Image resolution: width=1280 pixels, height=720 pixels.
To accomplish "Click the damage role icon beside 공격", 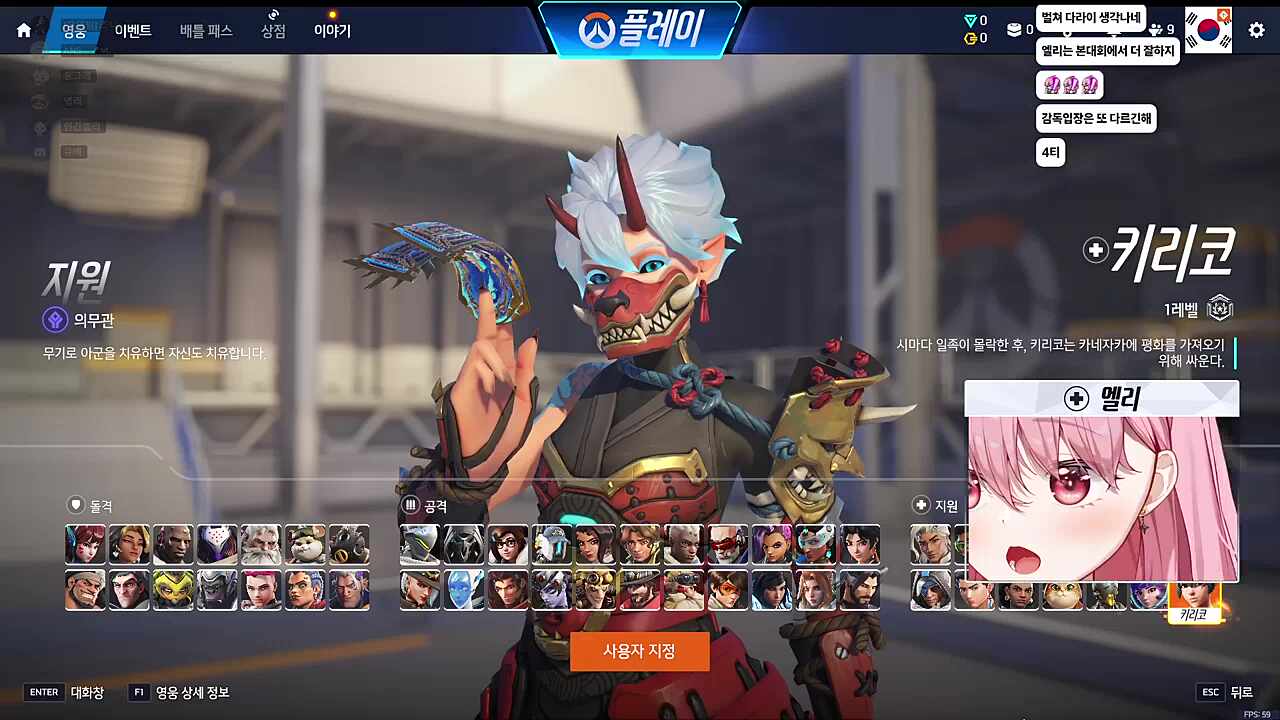I will 410,505.
